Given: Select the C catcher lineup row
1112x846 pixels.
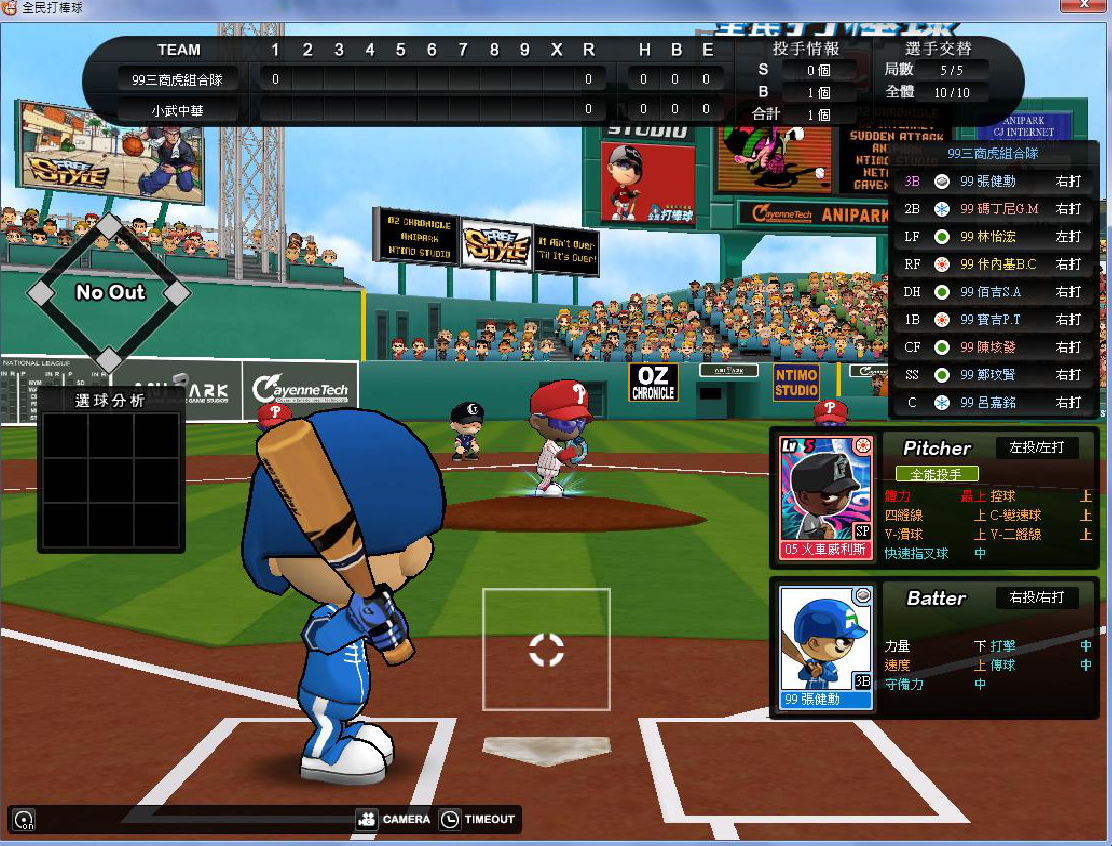Looking at the screenshot, I should coord(992,402).
